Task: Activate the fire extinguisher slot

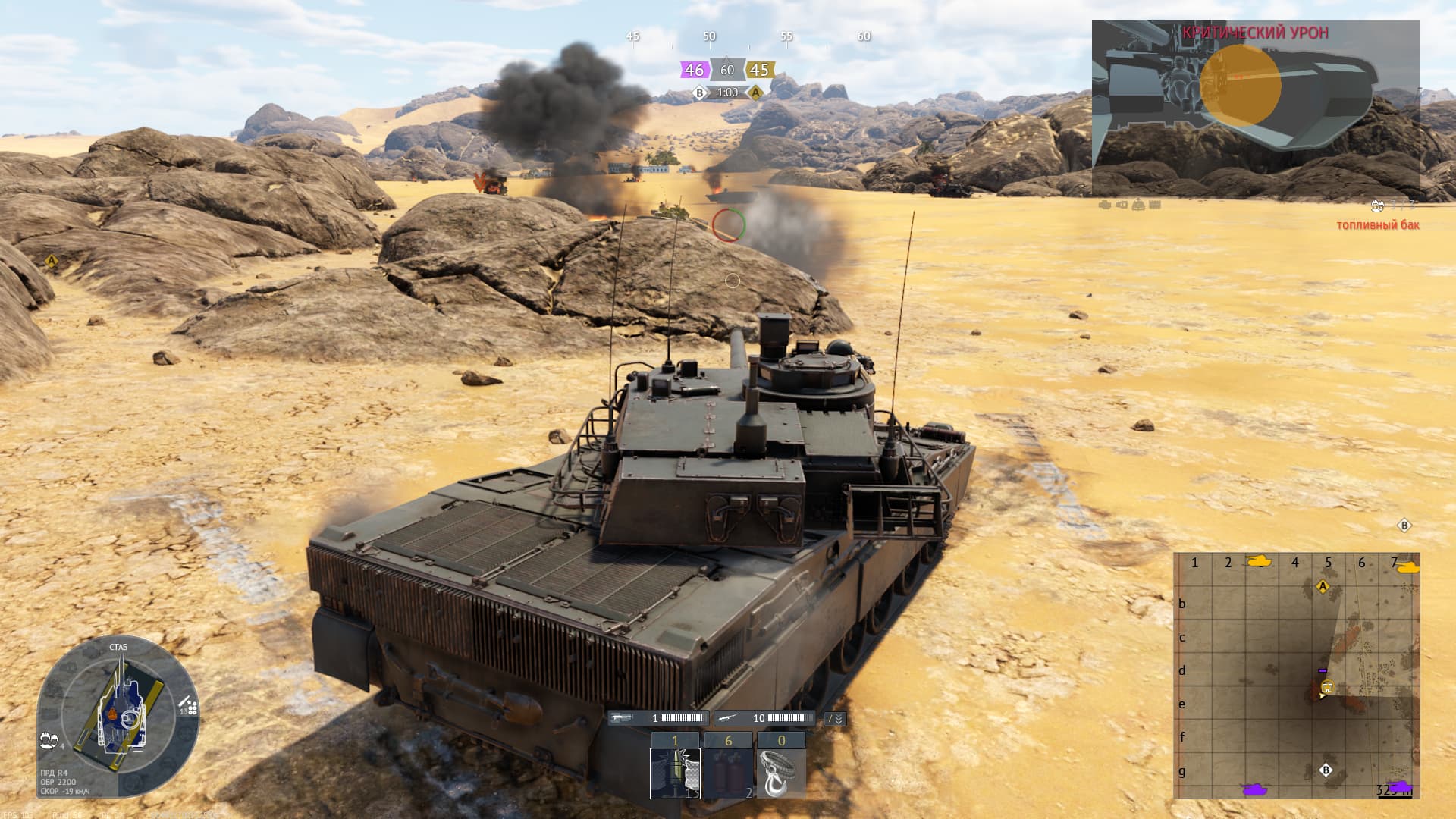Action: (x=728, y=773)
